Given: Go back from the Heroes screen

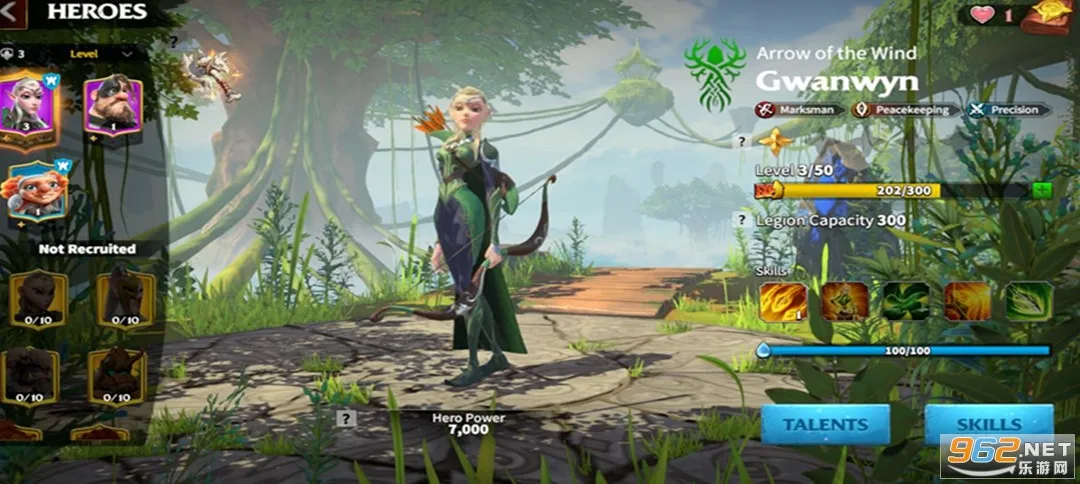Looking at the screenshot, I should click(13, 13).
